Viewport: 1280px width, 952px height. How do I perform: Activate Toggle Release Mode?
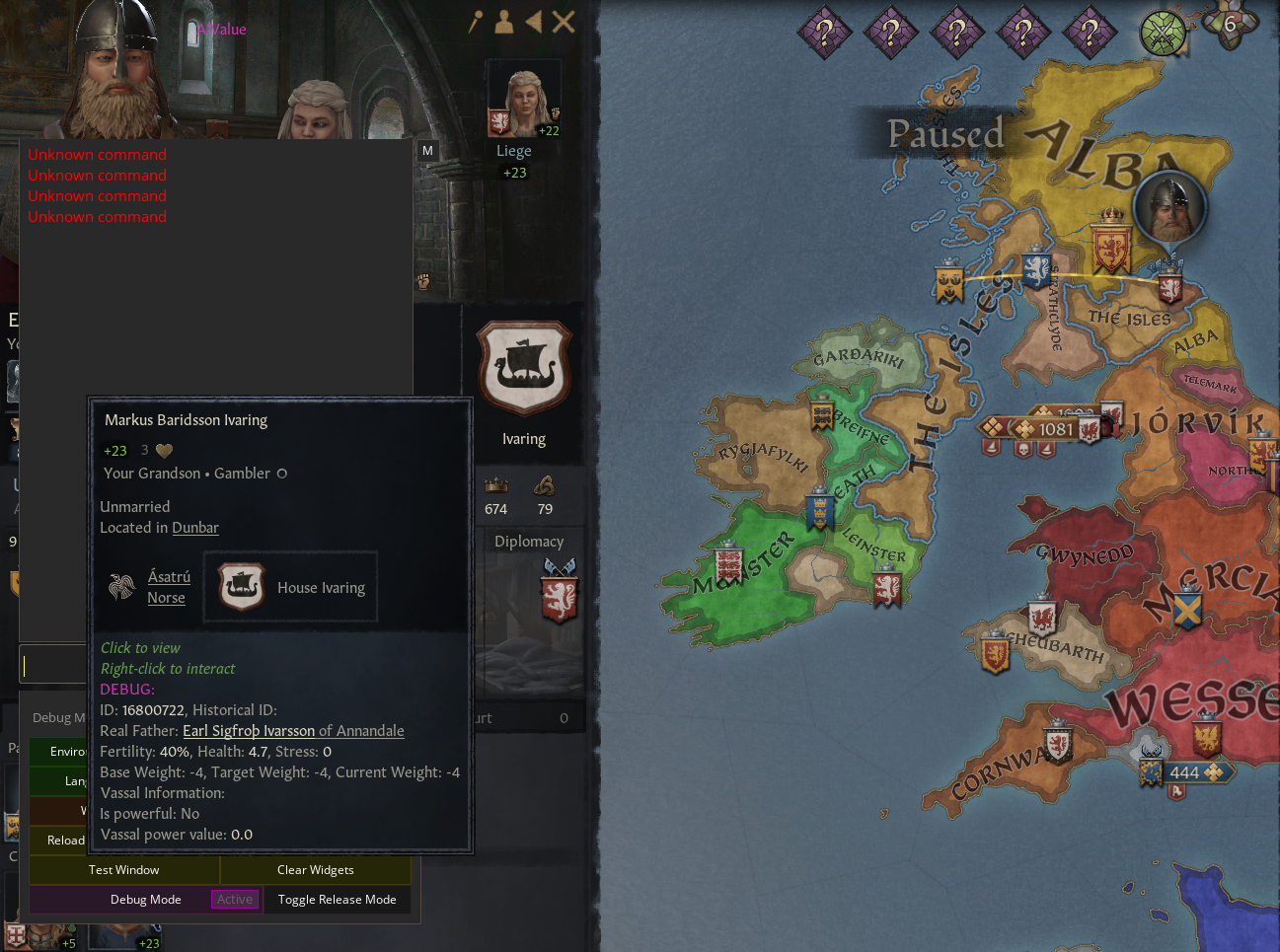[x=337, y=900]
